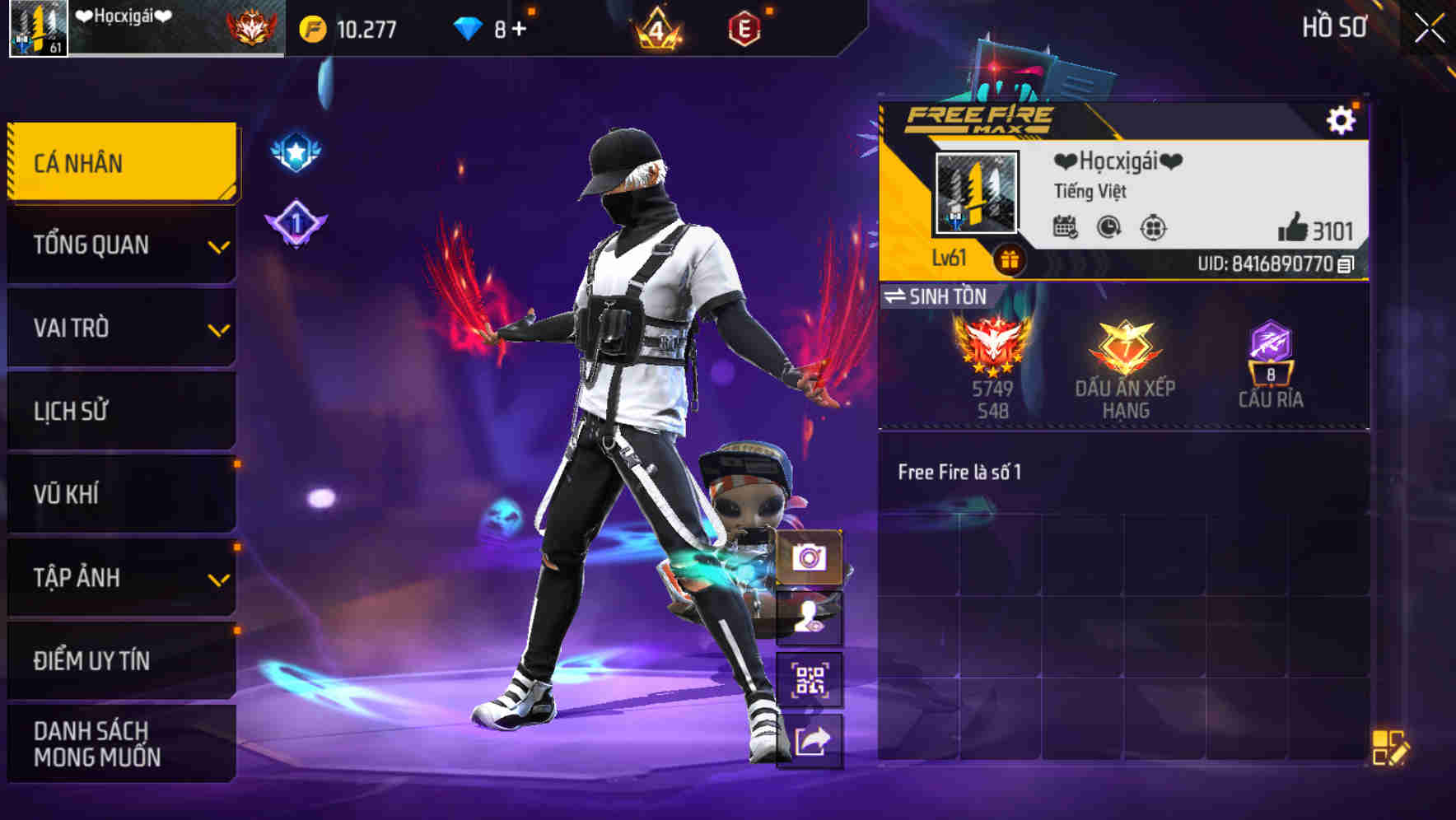Open the VŨ KHÍ tab
This screenshot has width=1456, height=820.
click(121, 494)
